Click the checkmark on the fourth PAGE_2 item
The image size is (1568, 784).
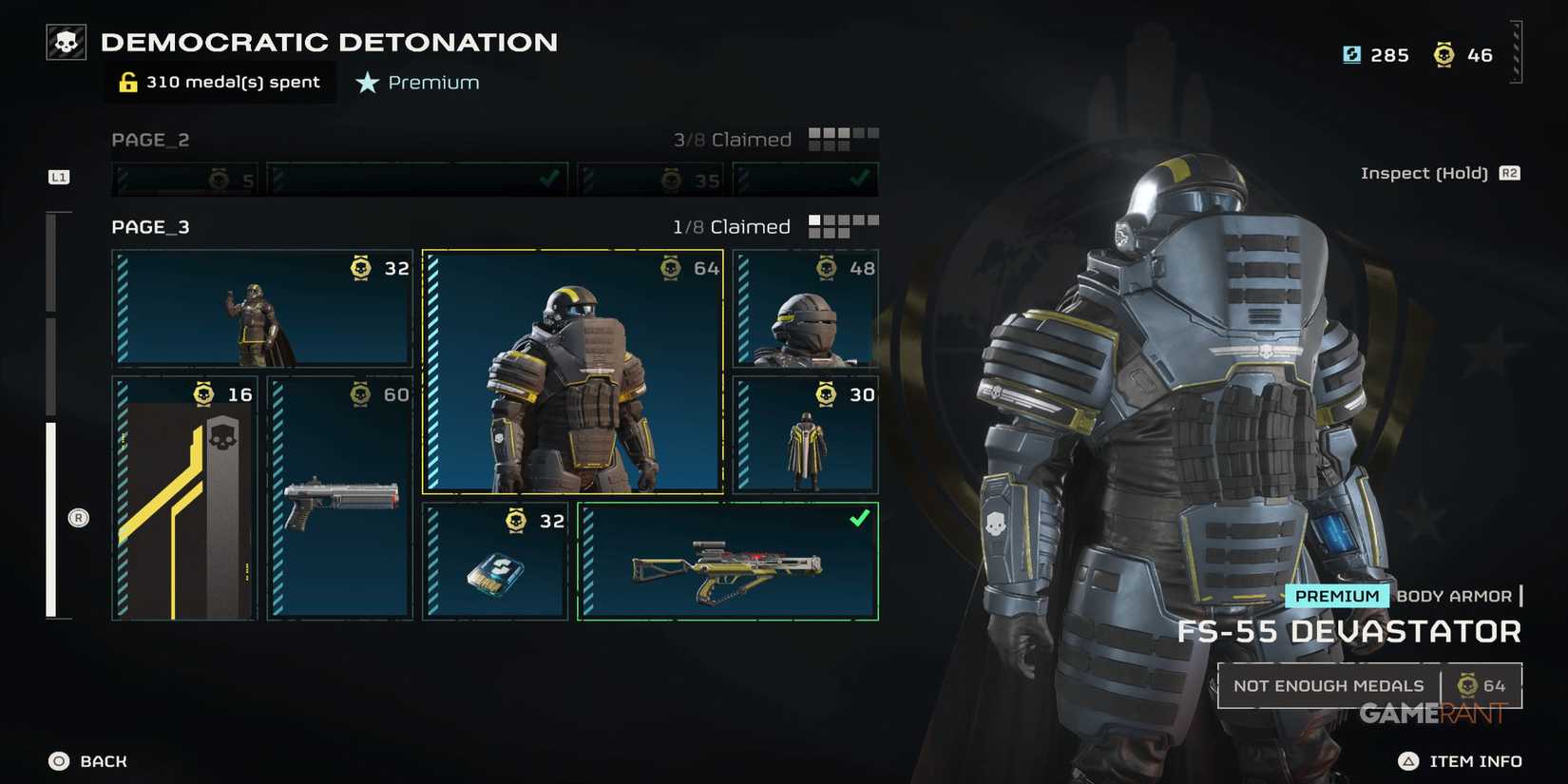[x=860, y=177]
